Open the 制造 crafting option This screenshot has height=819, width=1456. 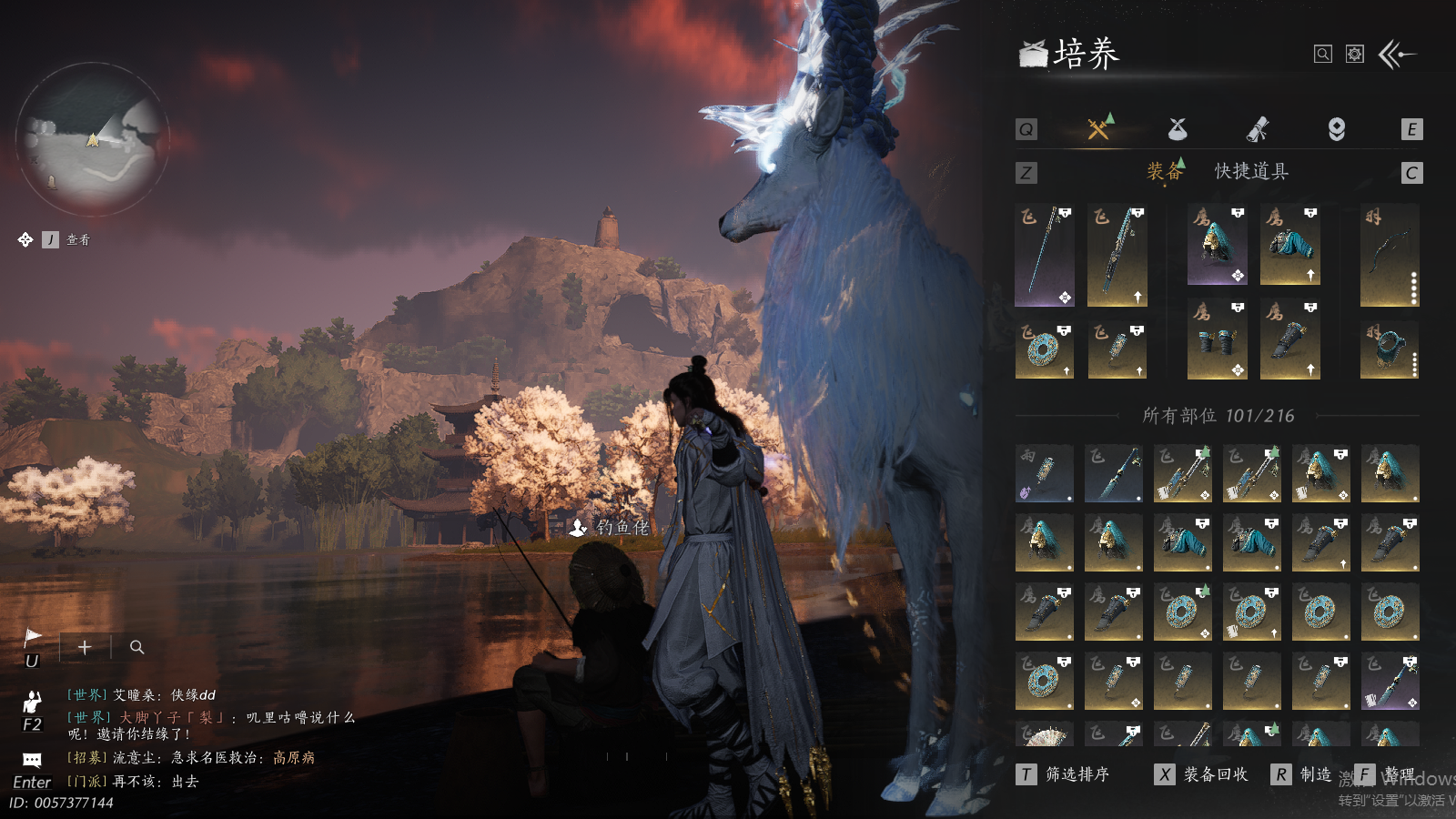tap(1303, 774)
